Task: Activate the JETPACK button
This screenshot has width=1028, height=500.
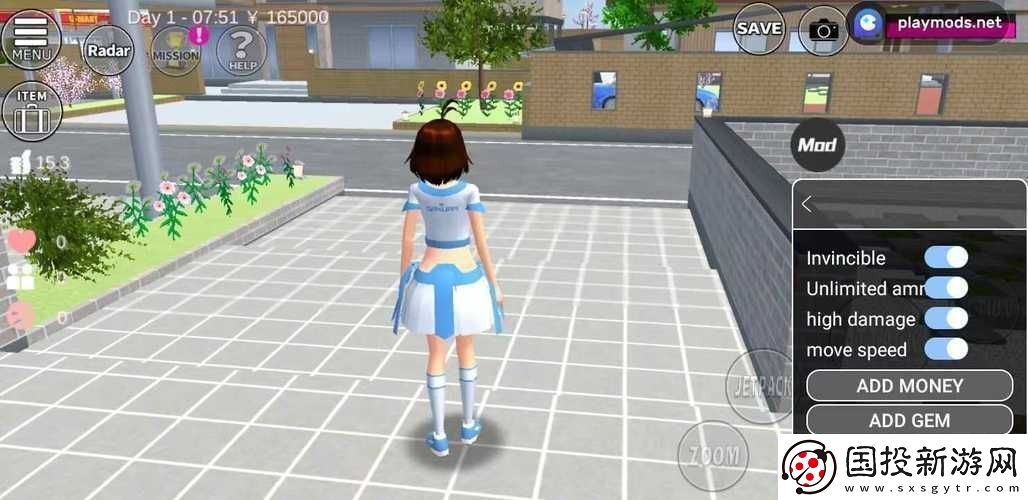Action: [756, 384]
